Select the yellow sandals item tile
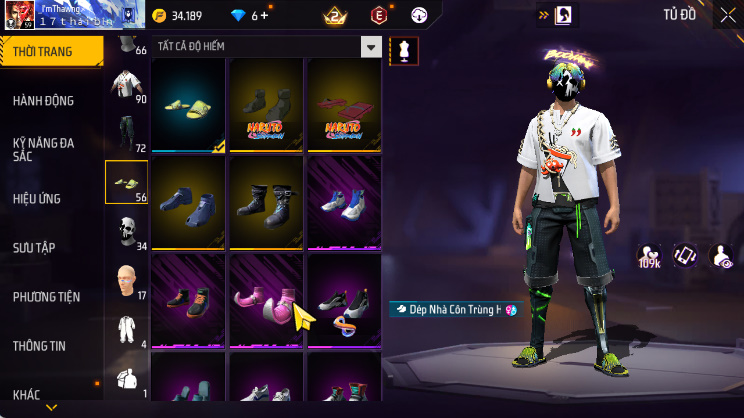Screen dimensions: 744x418 tap(189, 105)
